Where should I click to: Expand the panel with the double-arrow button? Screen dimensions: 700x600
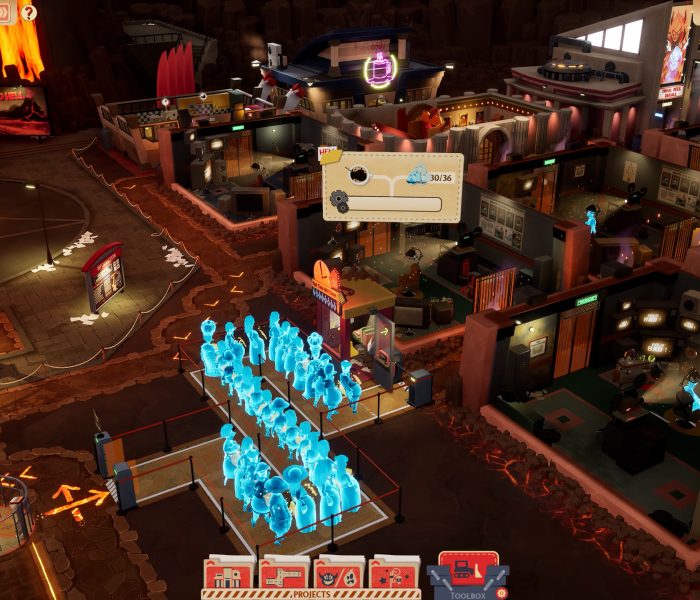coord(5,13)
